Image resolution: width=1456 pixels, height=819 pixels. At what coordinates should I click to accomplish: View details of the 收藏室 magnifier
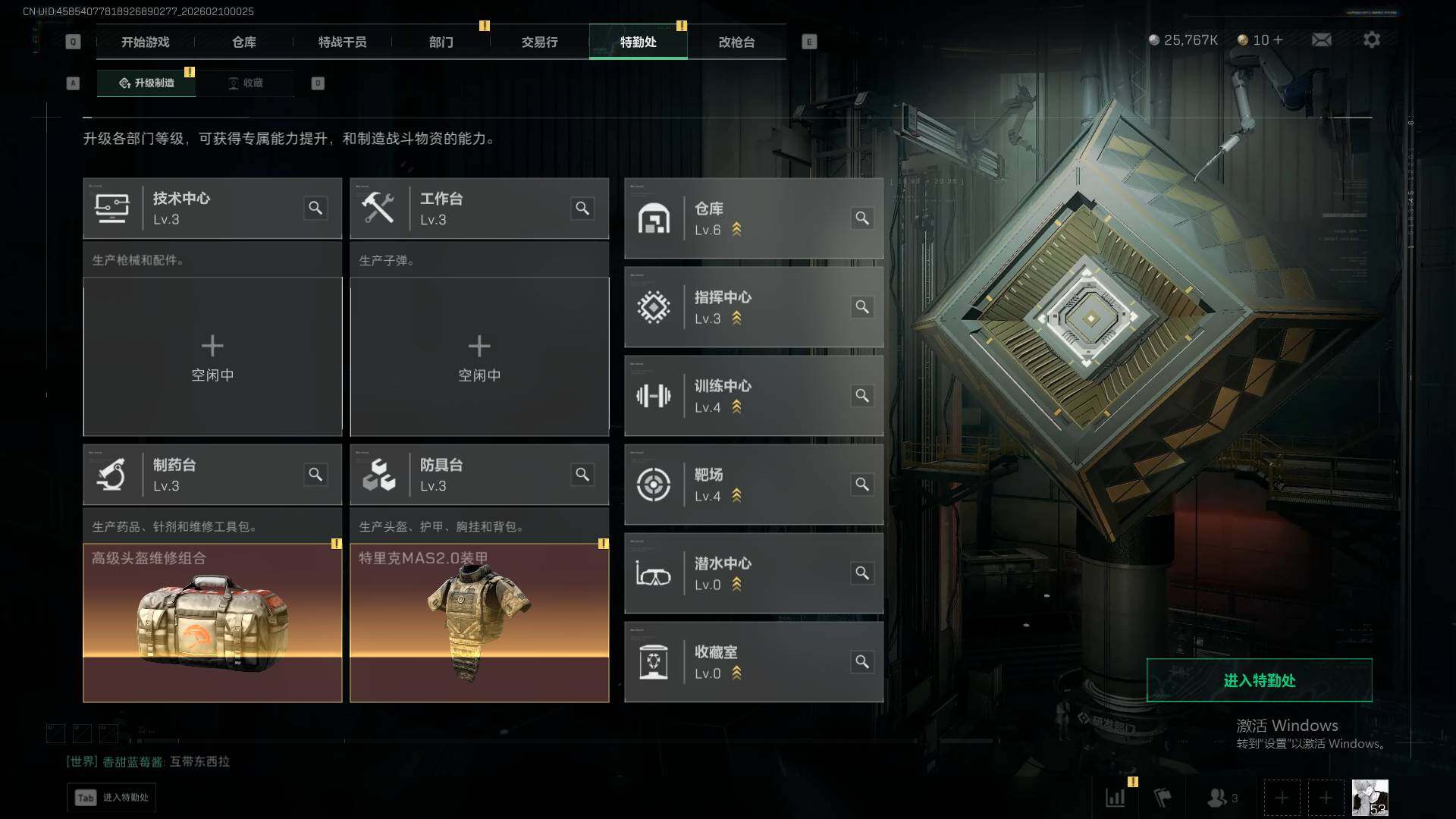tap(862, 662)
